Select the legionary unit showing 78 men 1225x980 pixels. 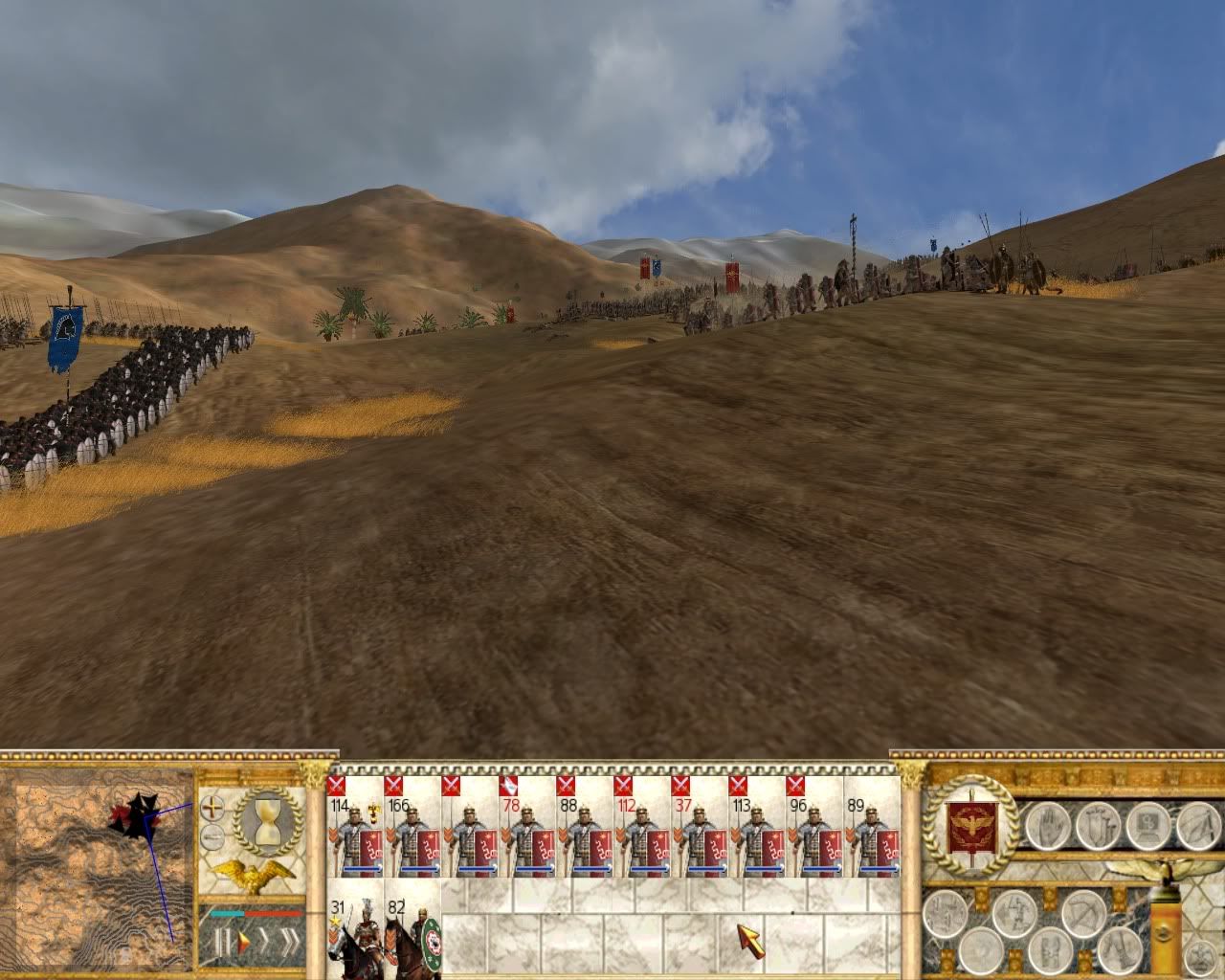point(527,835)
